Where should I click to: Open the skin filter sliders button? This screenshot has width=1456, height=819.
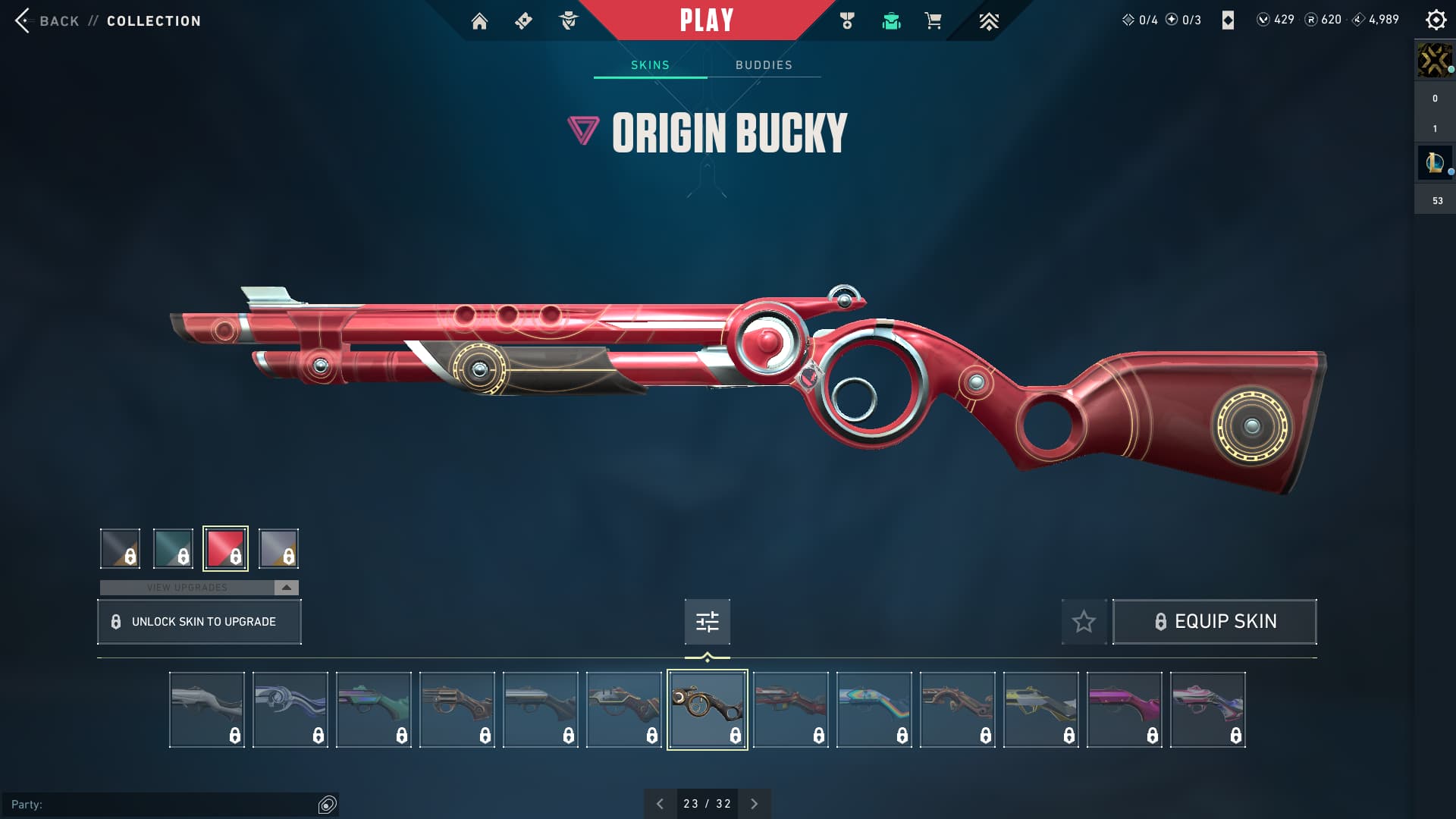coord(707,622)
